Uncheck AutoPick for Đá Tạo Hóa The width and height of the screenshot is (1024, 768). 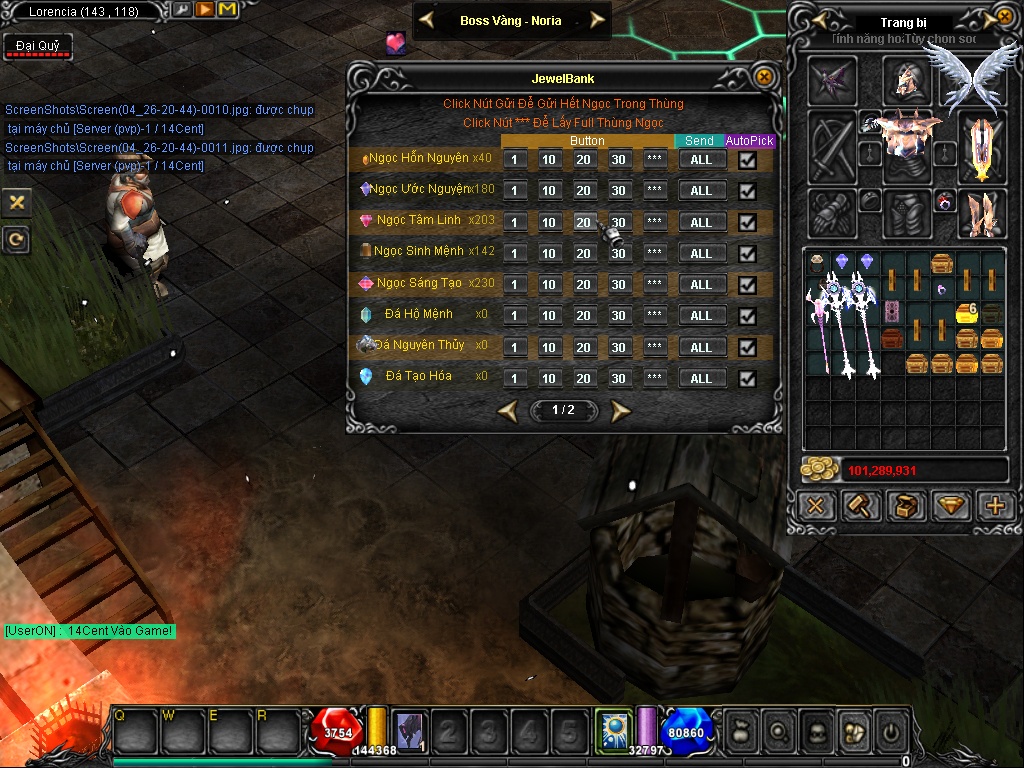click(747, 379)
